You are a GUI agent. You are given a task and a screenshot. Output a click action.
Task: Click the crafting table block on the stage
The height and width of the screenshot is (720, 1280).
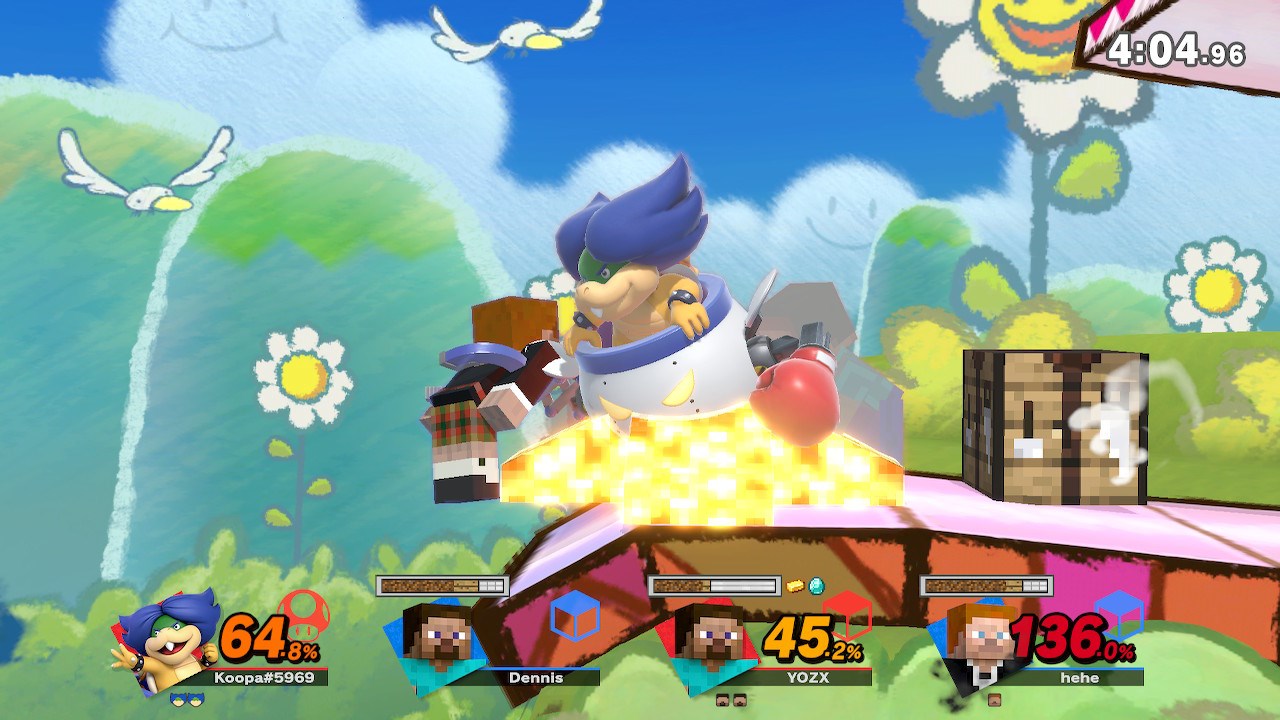coord(1053,425)
